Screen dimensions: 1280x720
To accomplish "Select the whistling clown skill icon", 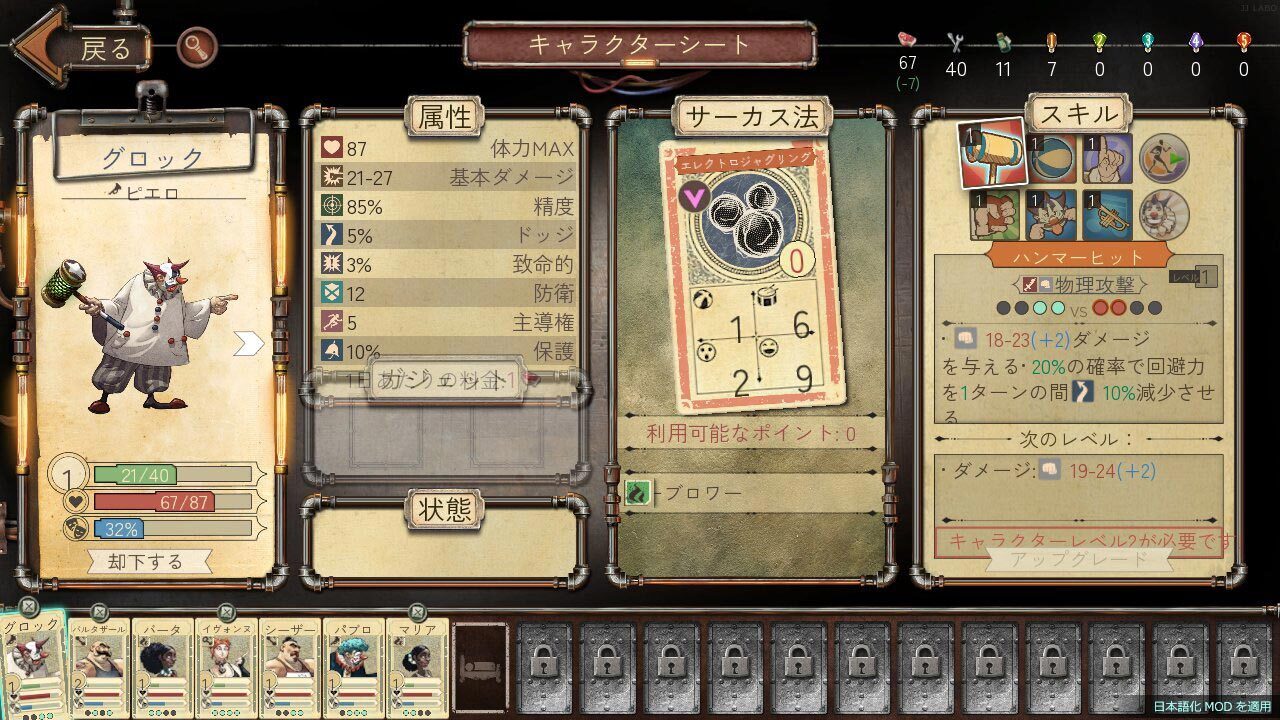I will point(1052,213).
